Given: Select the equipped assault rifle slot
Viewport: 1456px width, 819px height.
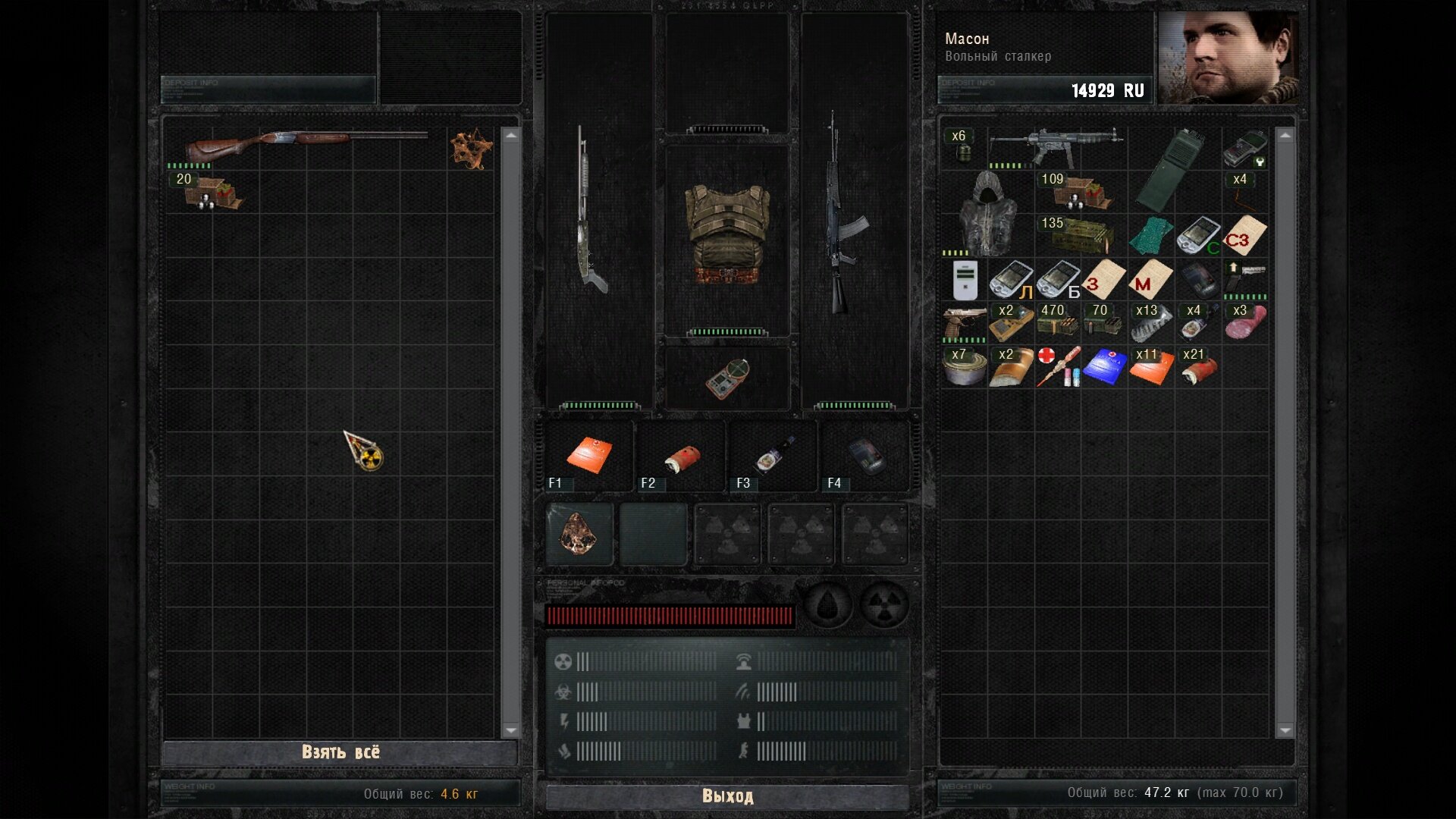Looking at the screenshot, I should 843,212.
